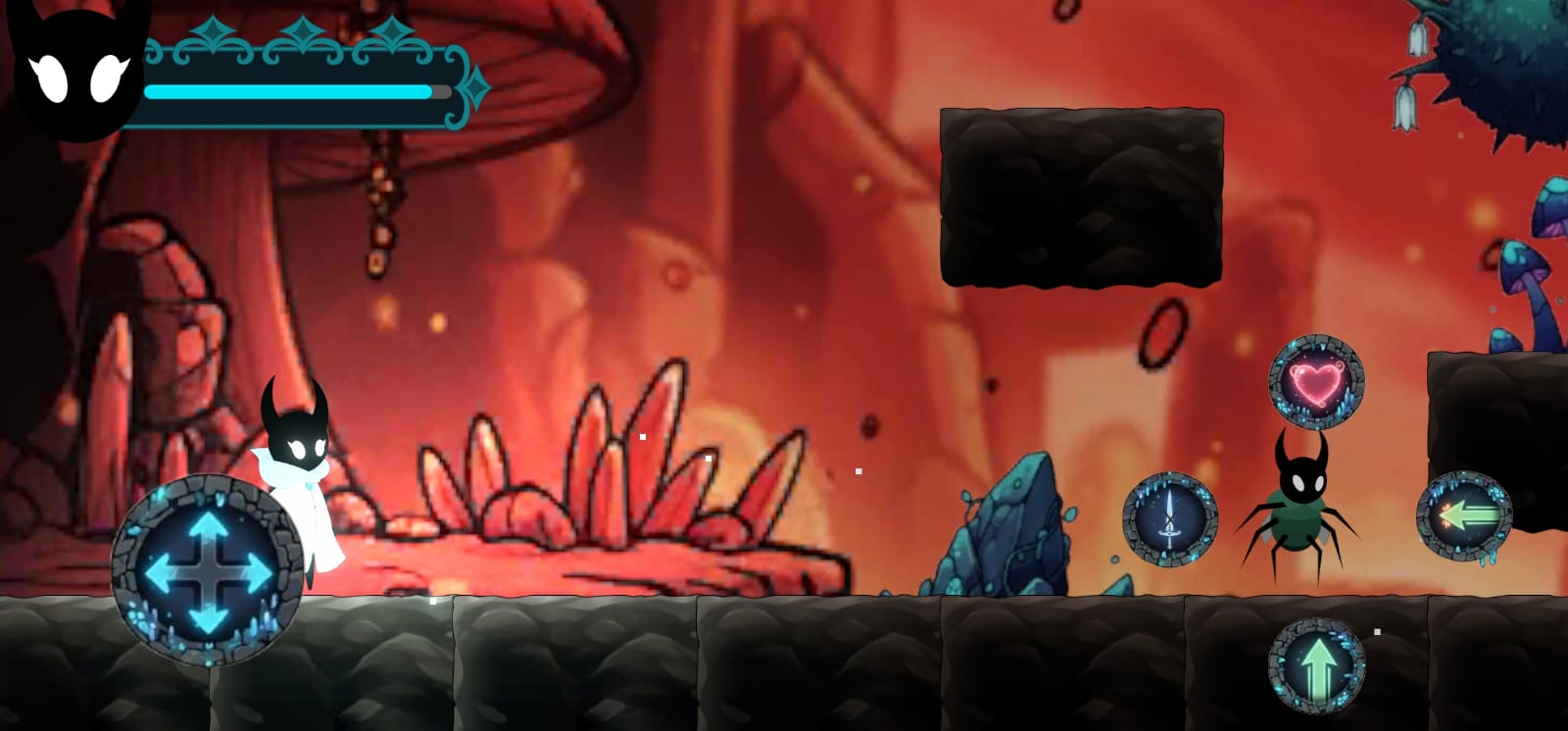Tap the pink heart heal button
1568x731 pixels.
pyautogui.click(x=1315, y=383)
